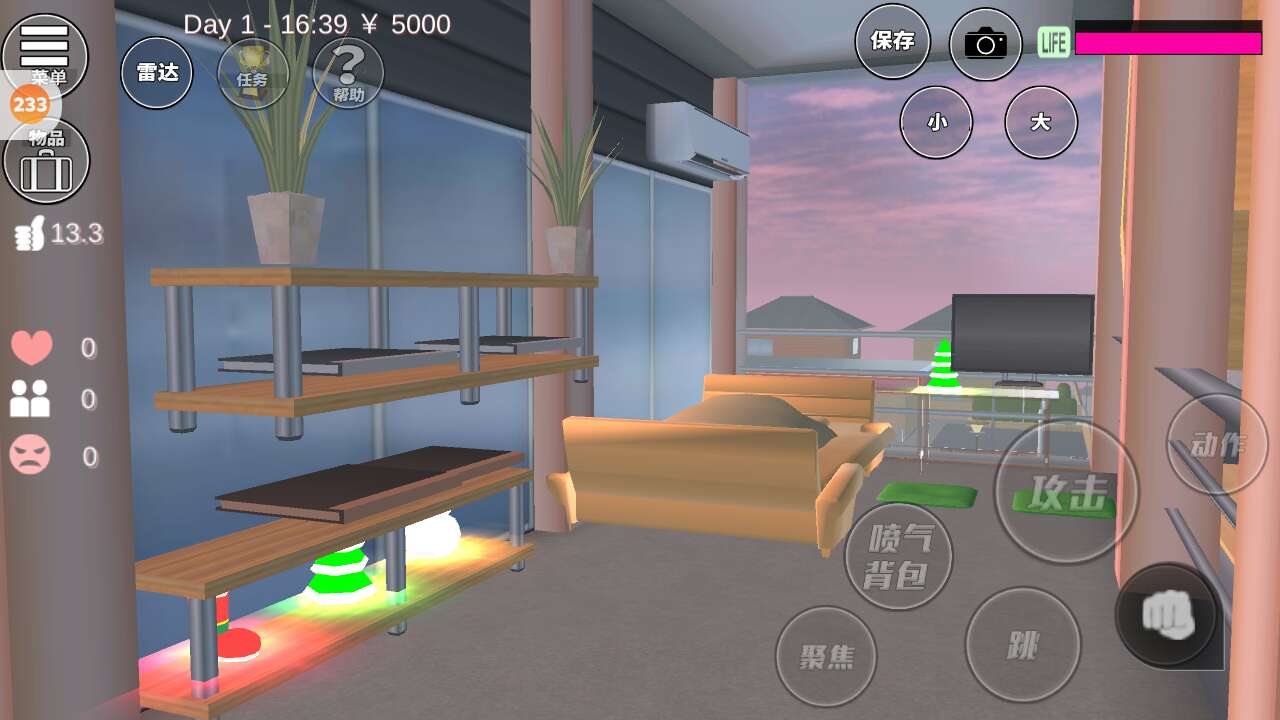Viewport: 1280px width, 720px height.
Task: Open the 物品 briefcase inventory
Action: [46, 164]
